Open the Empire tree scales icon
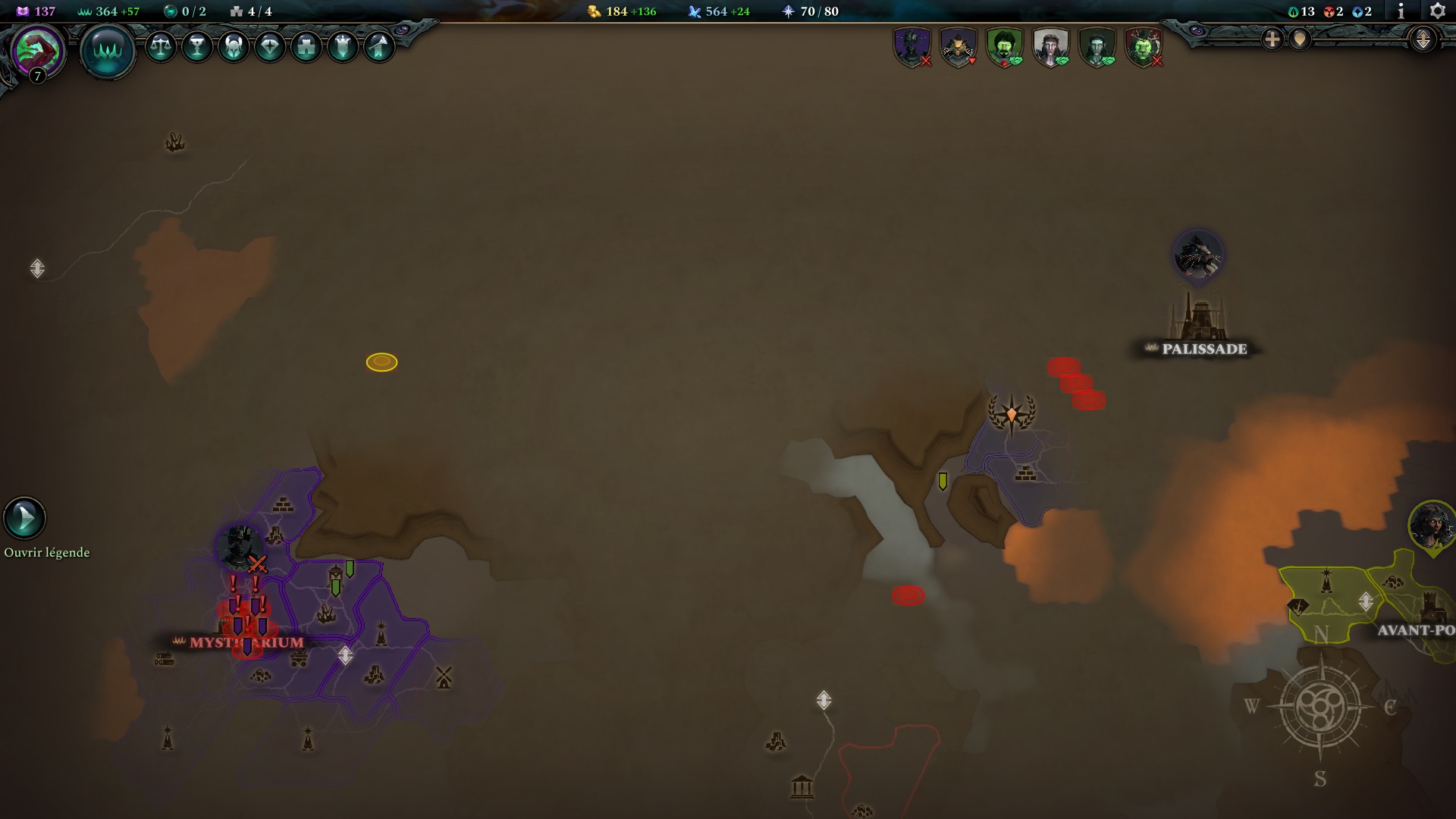 click(x=161, y=47)
